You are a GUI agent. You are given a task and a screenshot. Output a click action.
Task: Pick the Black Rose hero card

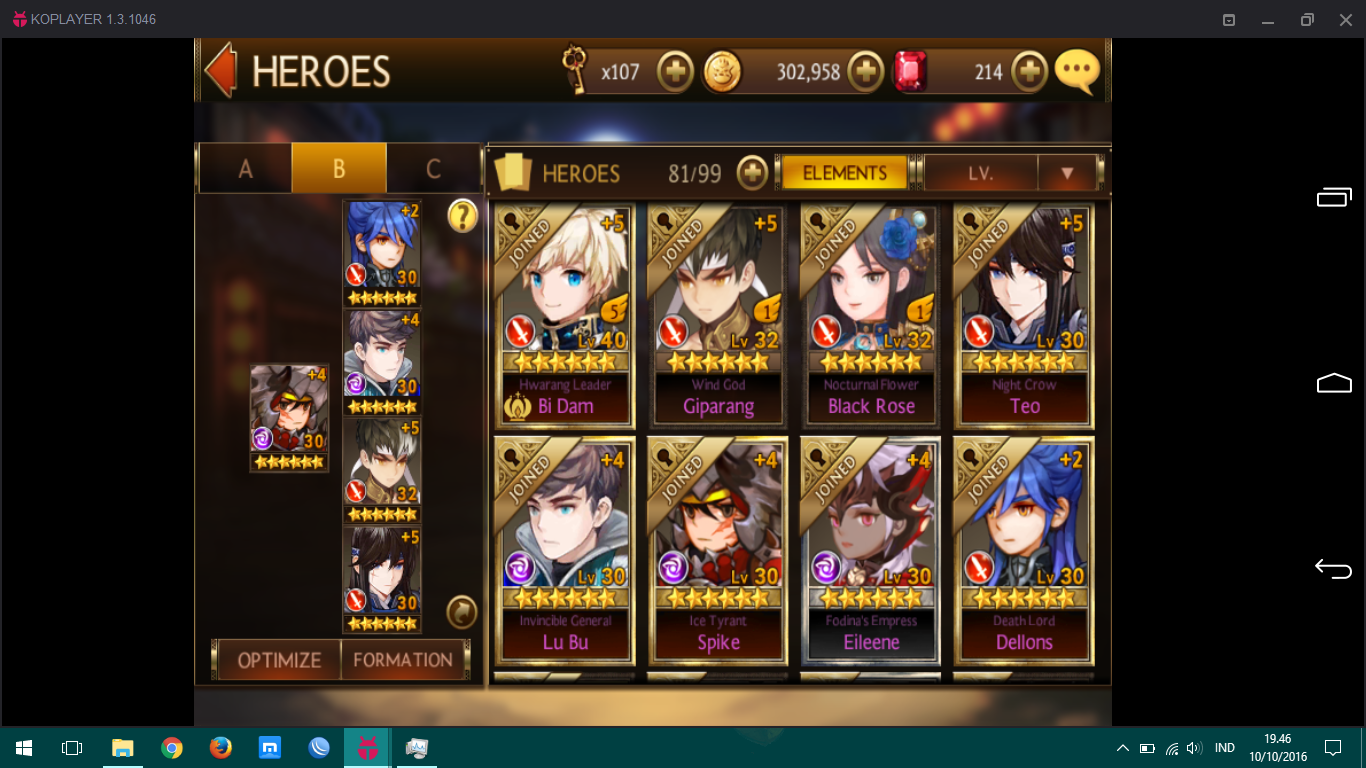[871, 315]
